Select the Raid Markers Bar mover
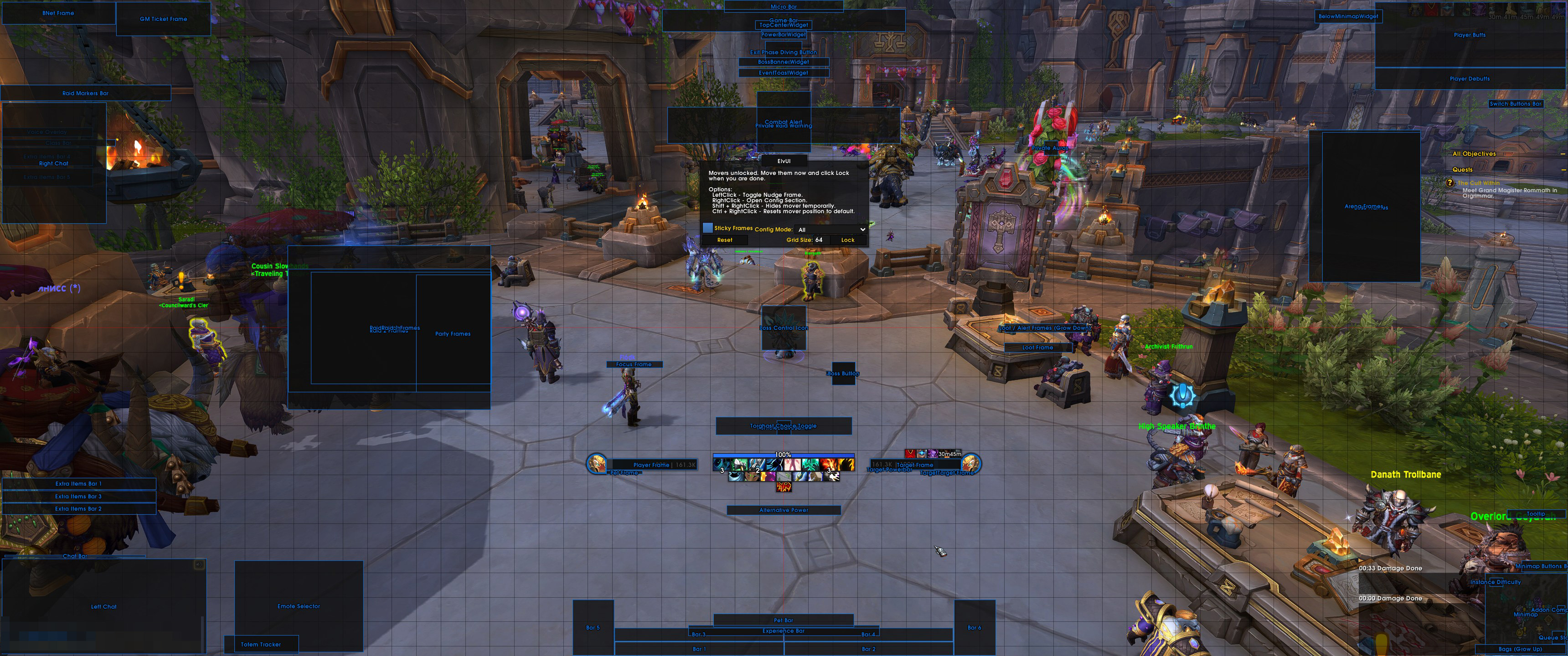This screenshot has width=1568, height=656. tap(85, 93)
